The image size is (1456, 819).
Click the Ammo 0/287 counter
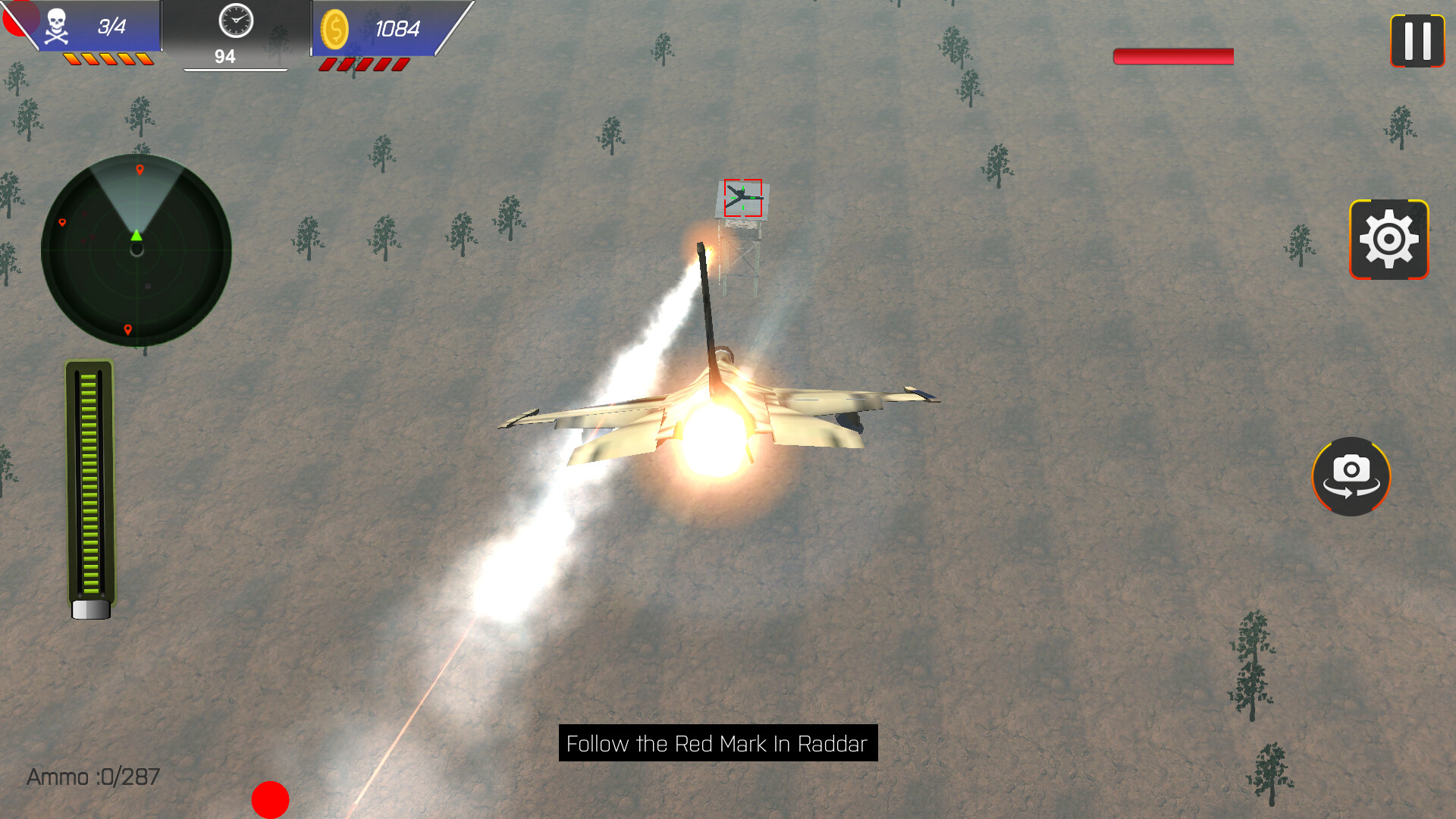pyautogui.click(x=93, y=777)
